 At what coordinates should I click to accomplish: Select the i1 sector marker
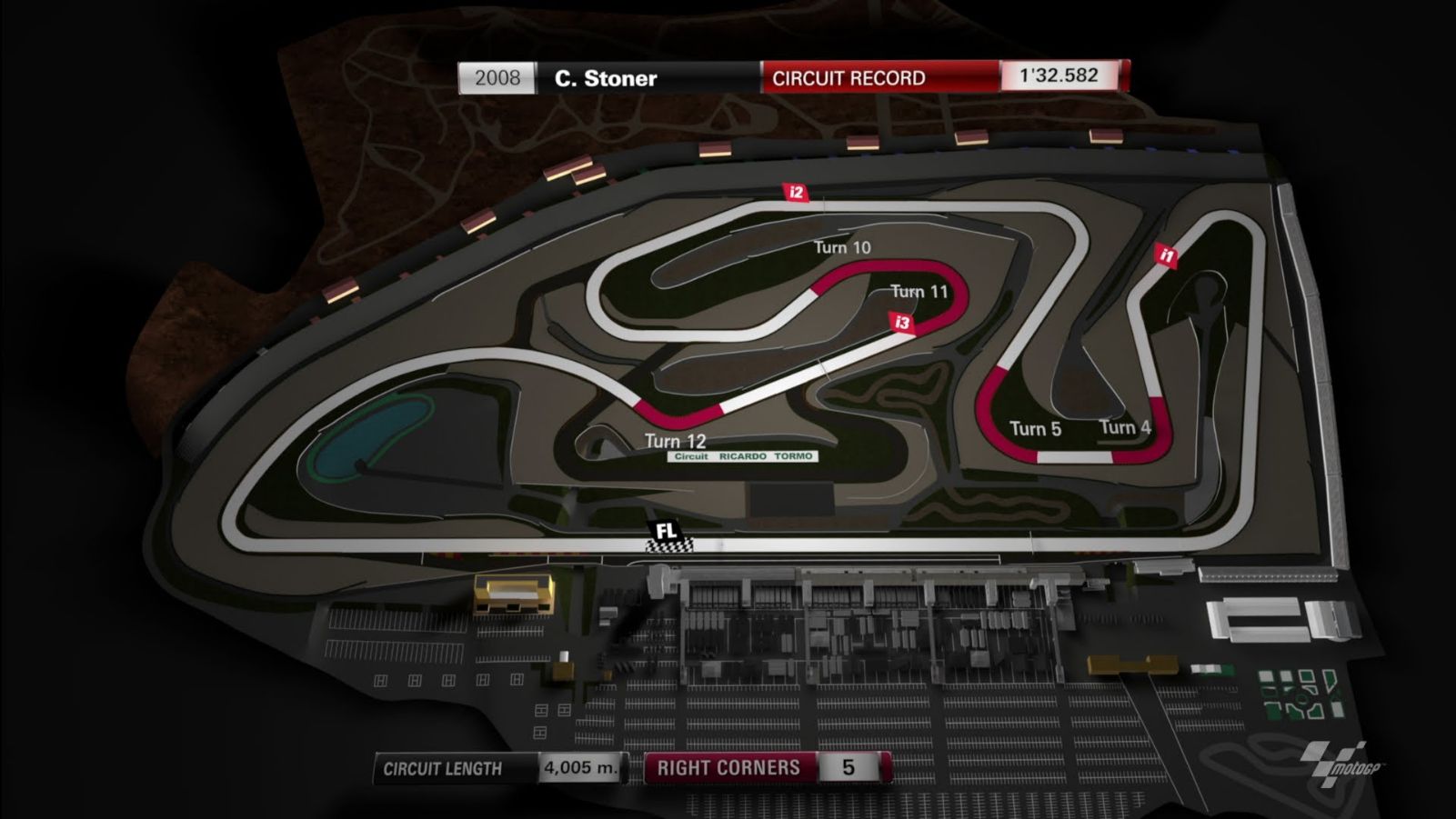(x=1167, y=256)
